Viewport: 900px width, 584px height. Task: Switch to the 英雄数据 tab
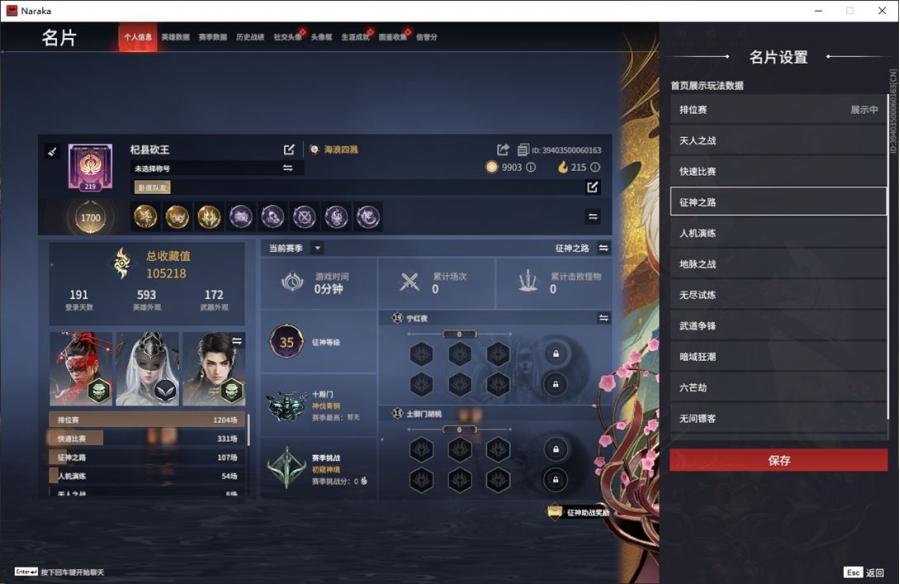175,37
